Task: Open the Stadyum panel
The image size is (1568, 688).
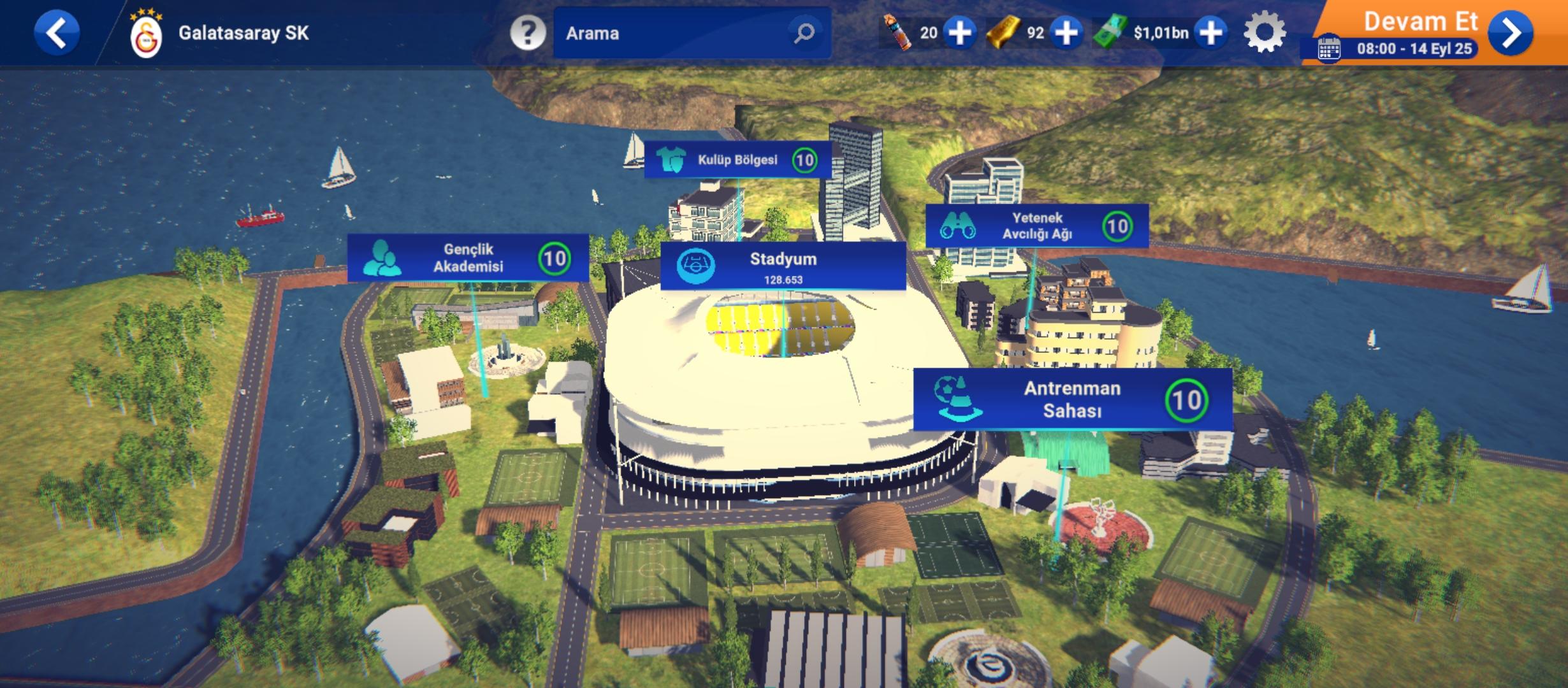Action: 783,266
